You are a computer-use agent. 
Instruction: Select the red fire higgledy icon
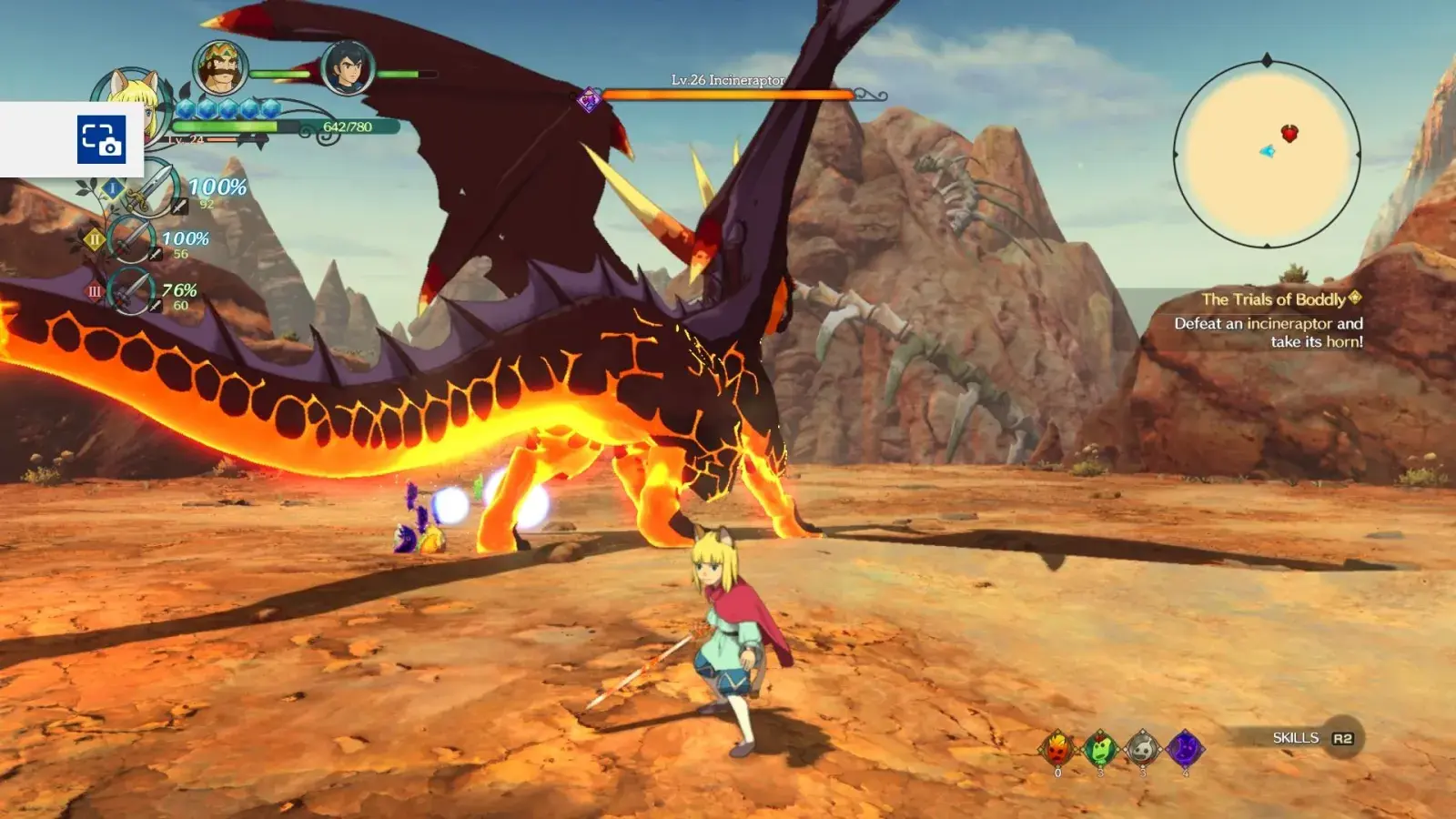pos(1057,749)
